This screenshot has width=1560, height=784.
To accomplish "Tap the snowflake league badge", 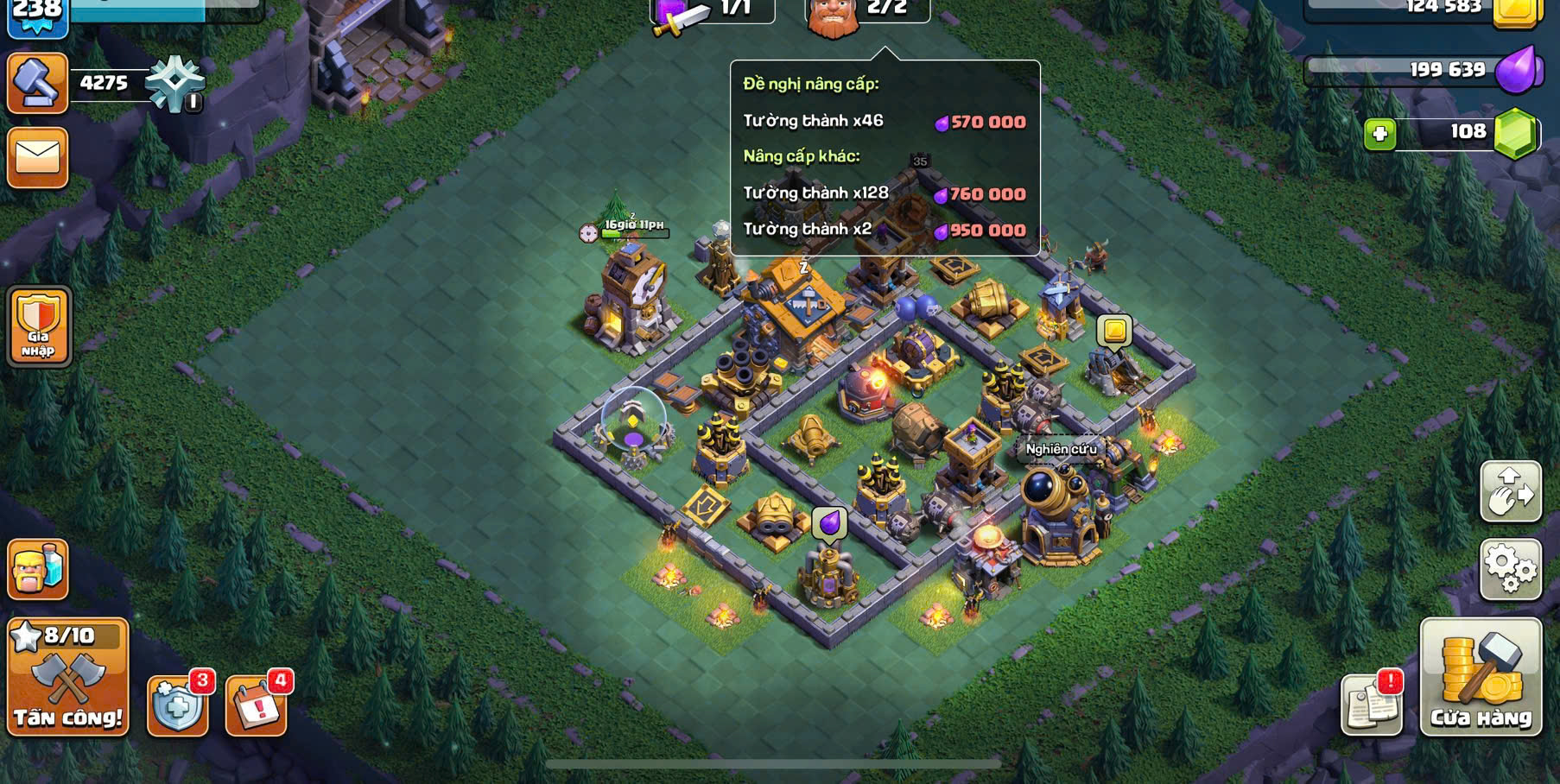I will click(x=174, y=84).
